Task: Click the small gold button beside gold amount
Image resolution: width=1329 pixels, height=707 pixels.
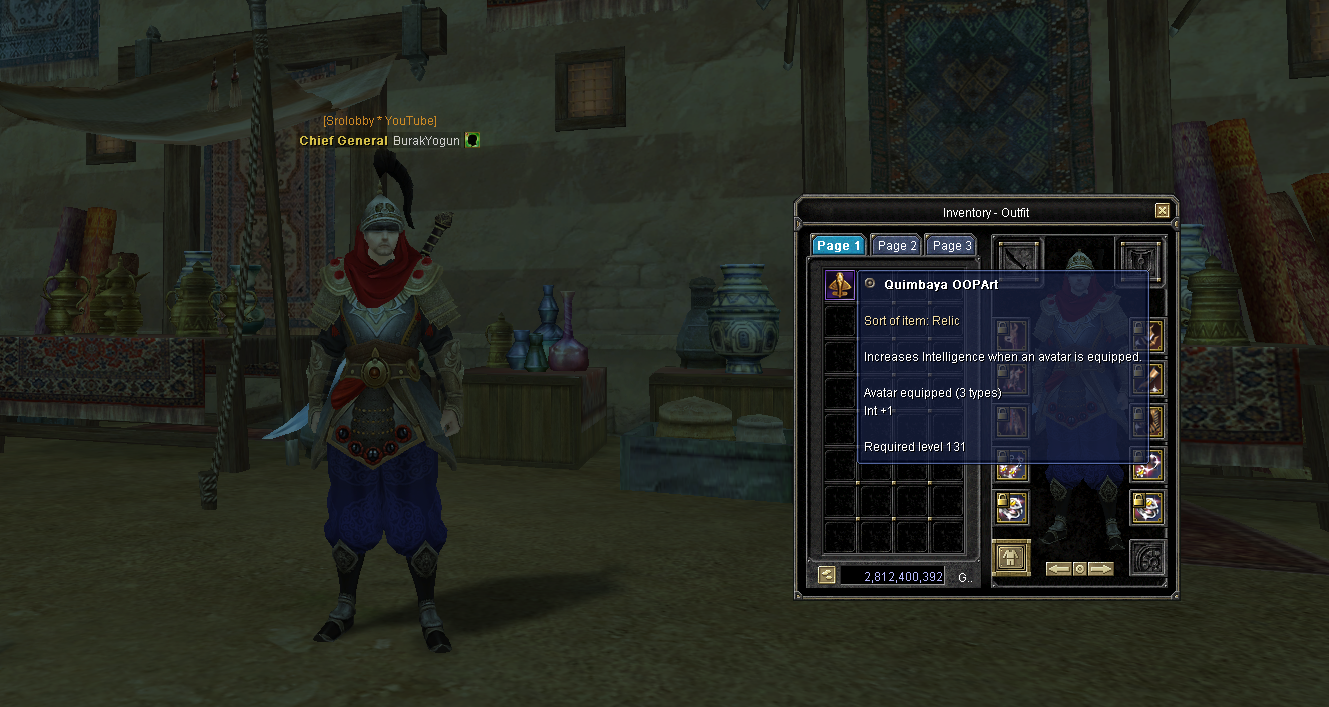Action: tap(826, 575)
